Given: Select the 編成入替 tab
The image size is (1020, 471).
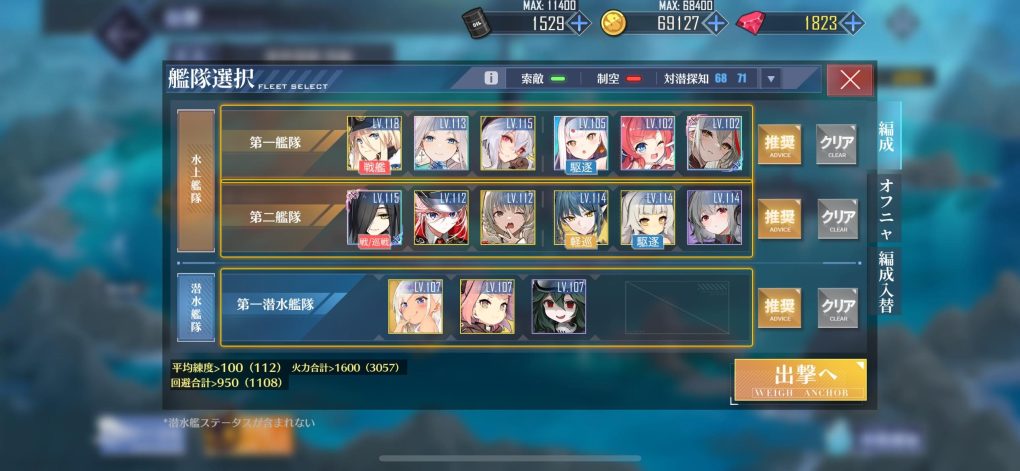Looking at the screenshot, I should (x=886, y=282).
